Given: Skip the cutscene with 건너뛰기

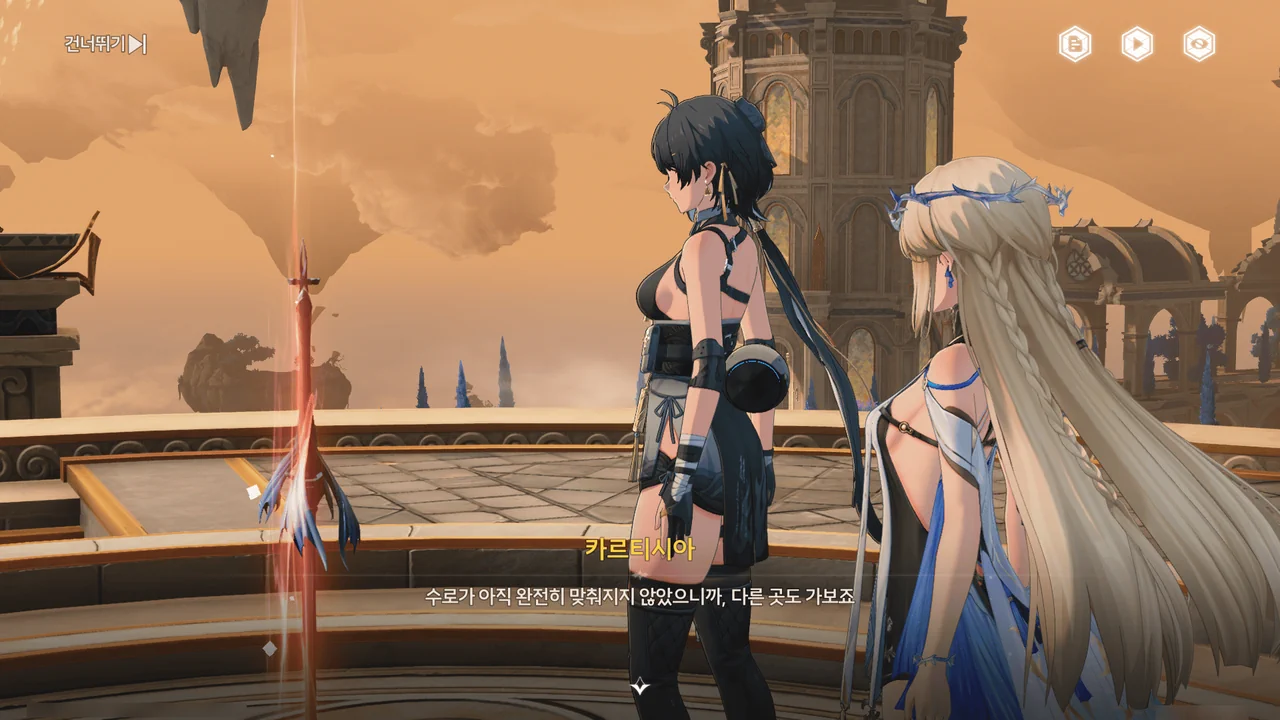Looking at the screenshot, I should pyautogui.click(x=106, y=44).
